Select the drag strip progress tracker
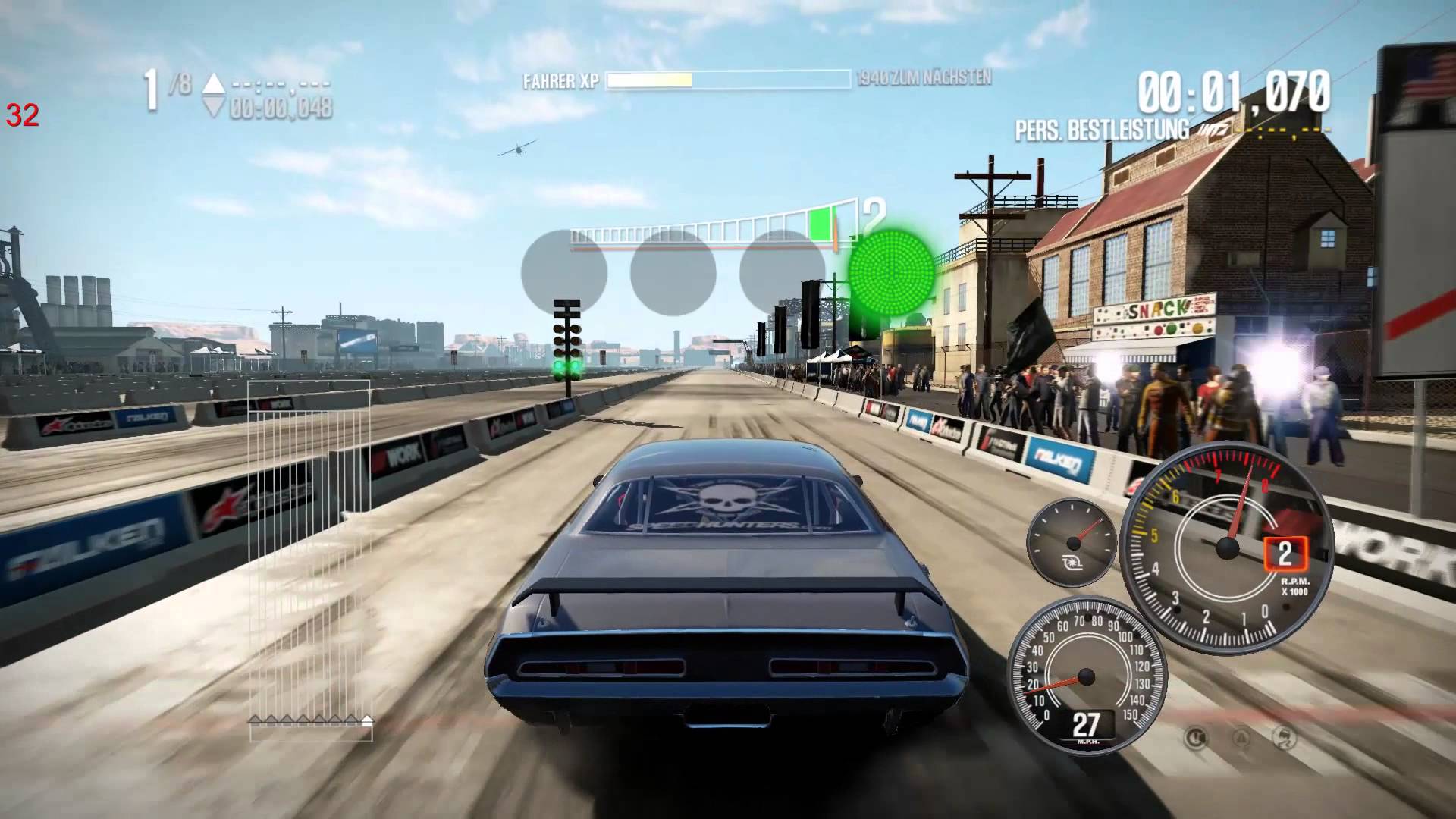Image resolution: width=1456 pixels, height=819 pixels. point(309,560)
